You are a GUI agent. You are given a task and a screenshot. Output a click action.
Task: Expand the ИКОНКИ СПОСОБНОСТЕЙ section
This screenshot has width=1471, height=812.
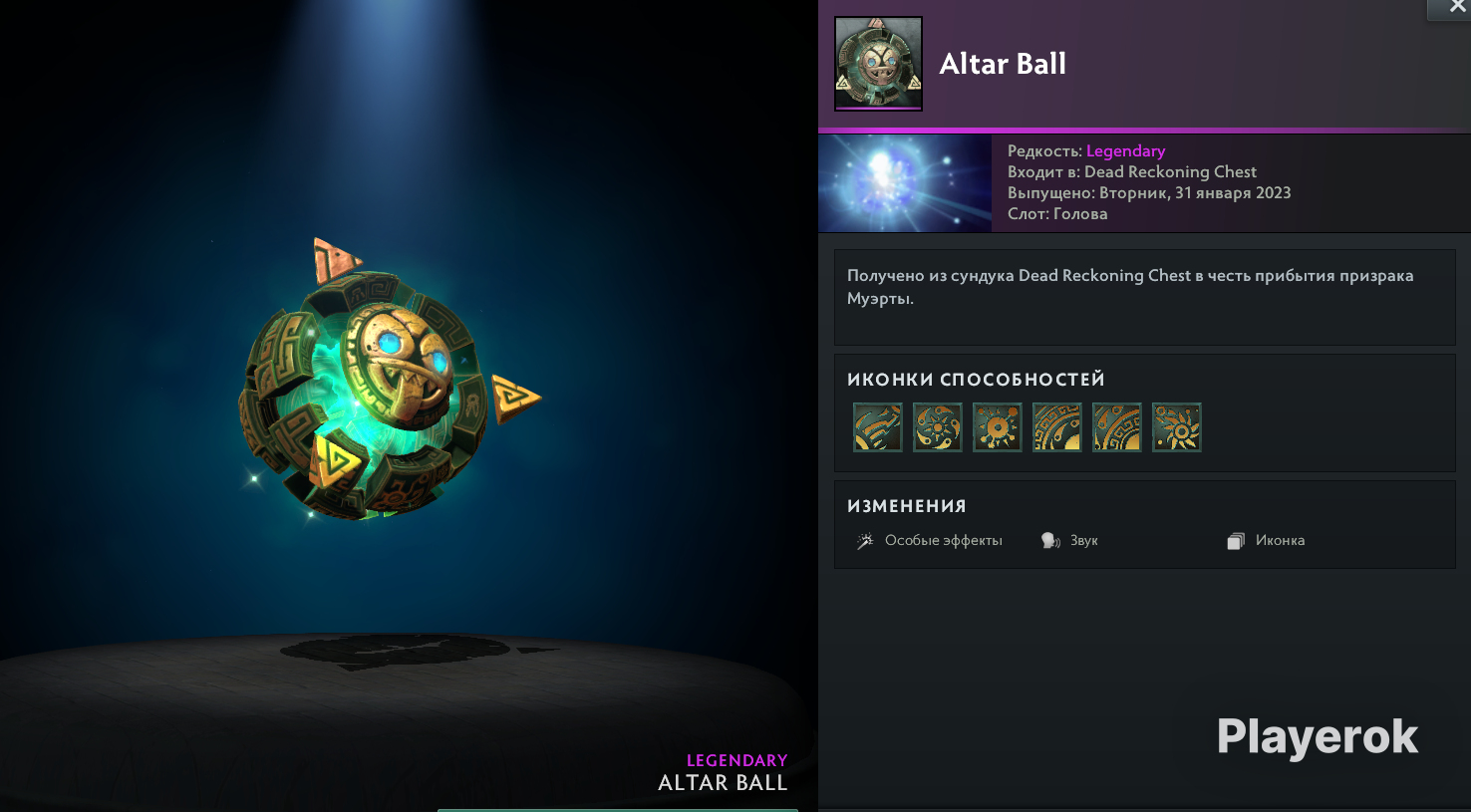pos(976,379)
